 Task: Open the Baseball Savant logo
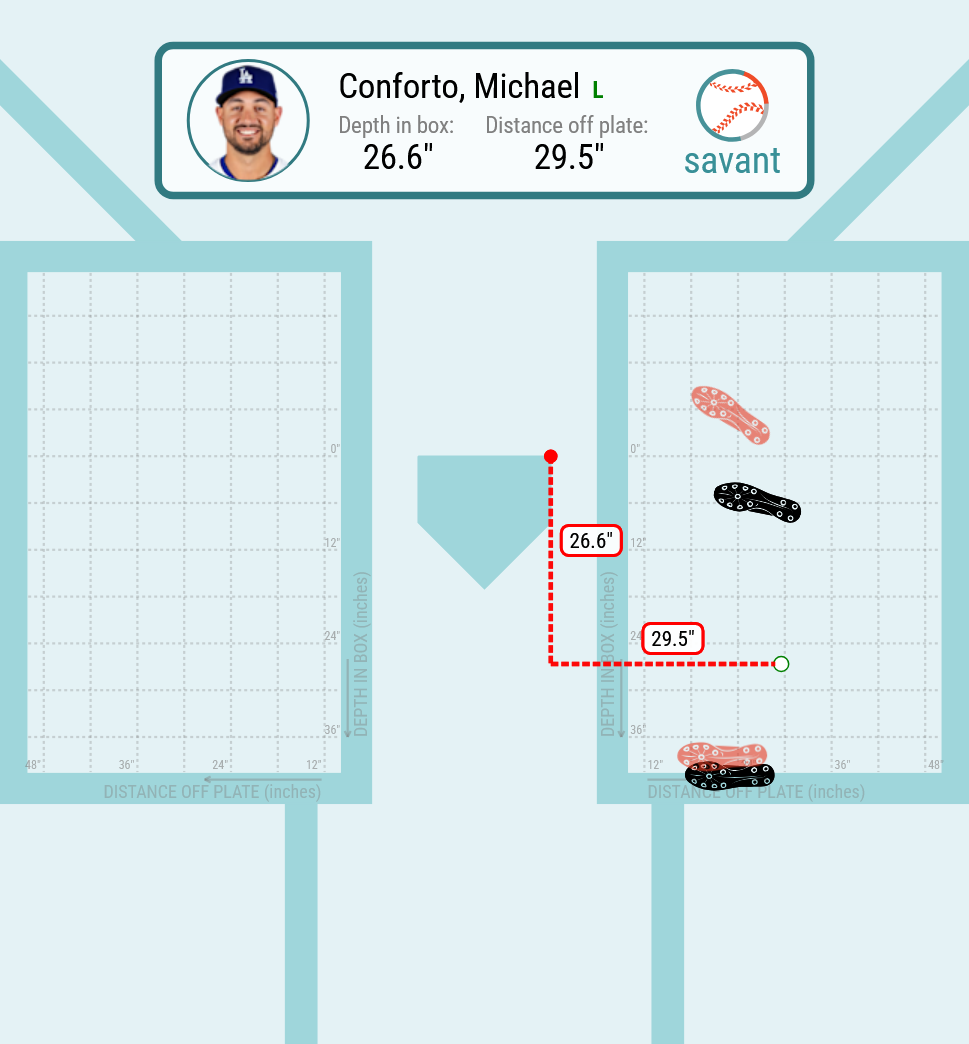(x=733, y=122)
